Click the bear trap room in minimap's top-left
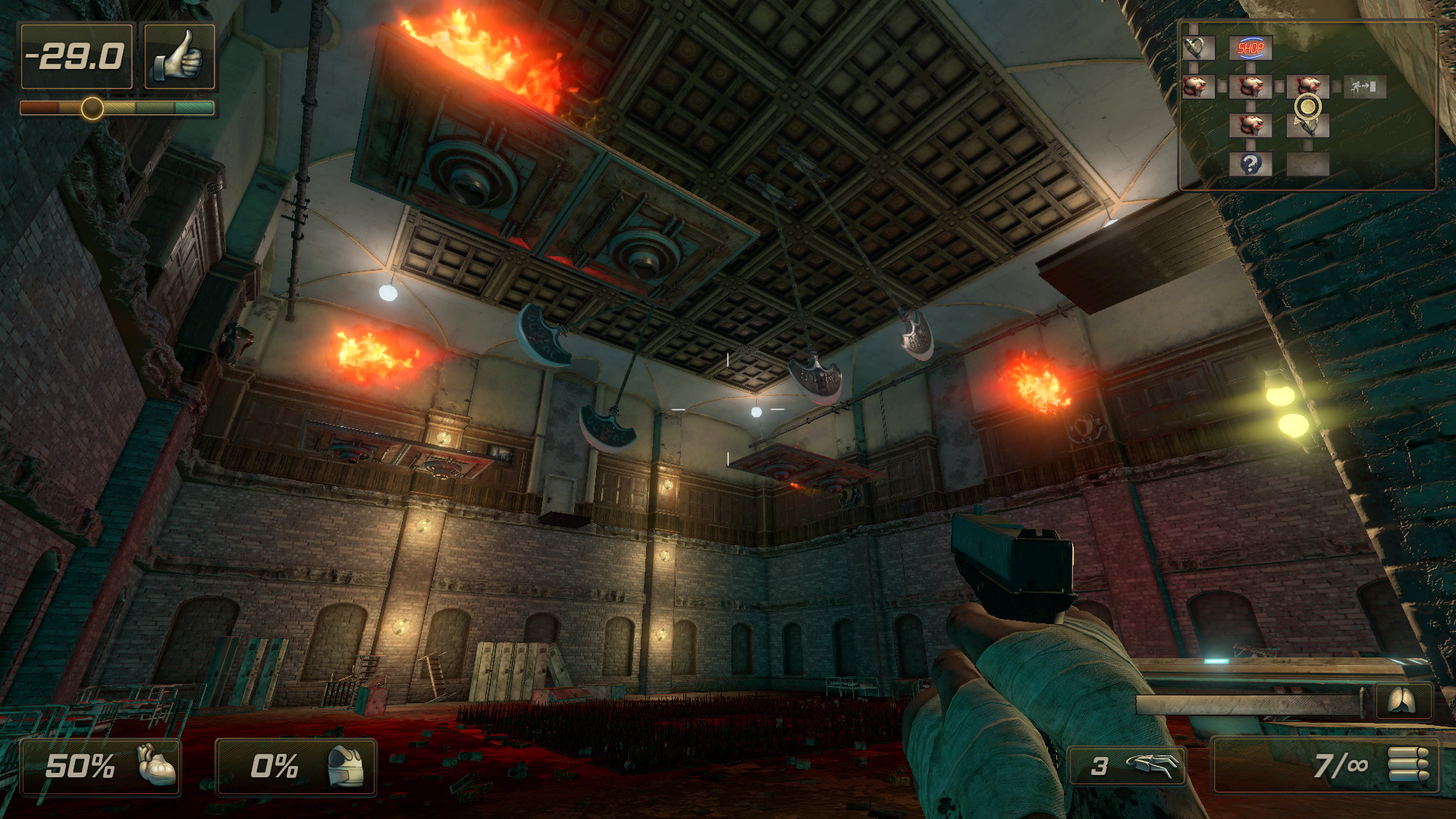This screenshot has height=819, width=1456. [1199, 48]
